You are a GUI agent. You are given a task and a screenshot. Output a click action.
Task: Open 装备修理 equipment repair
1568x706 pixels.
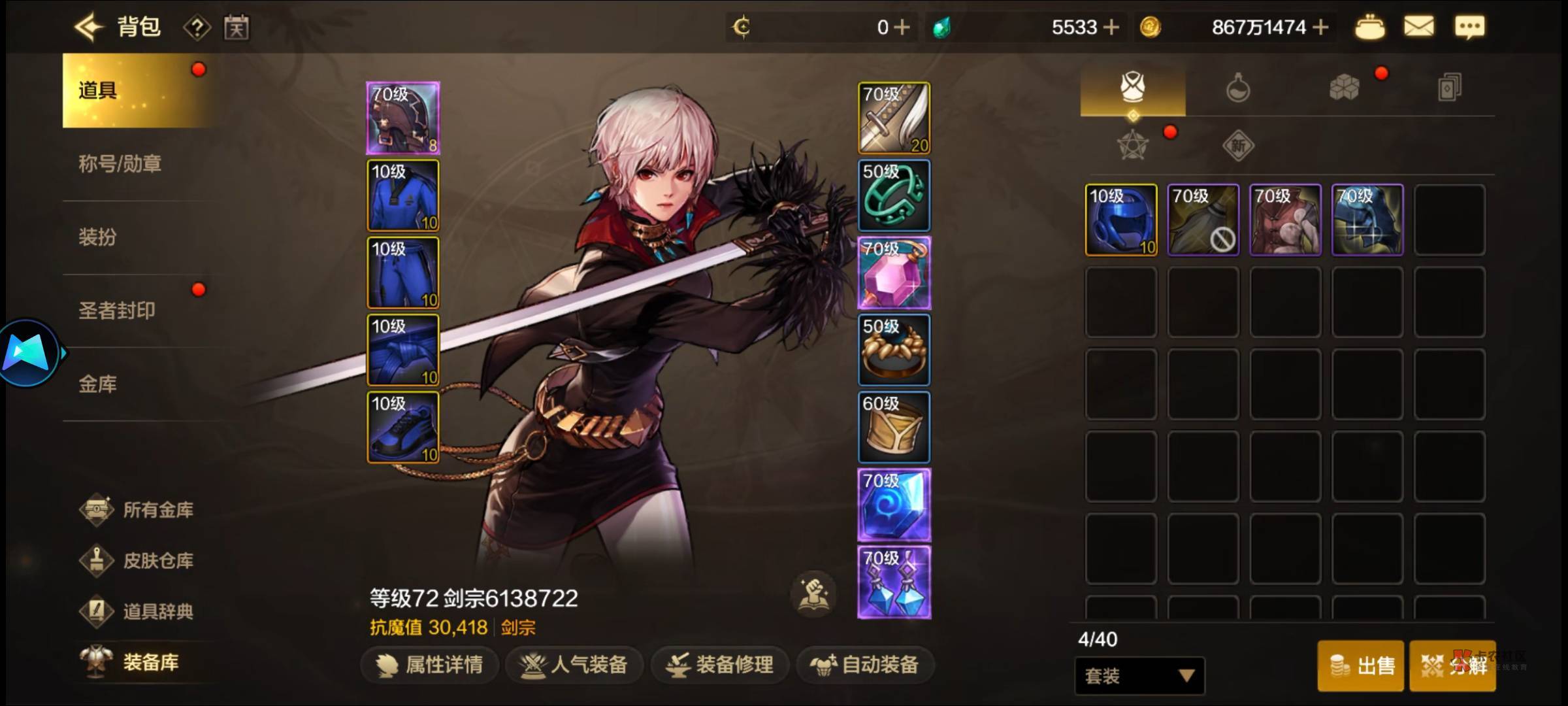tap(720, 665)
